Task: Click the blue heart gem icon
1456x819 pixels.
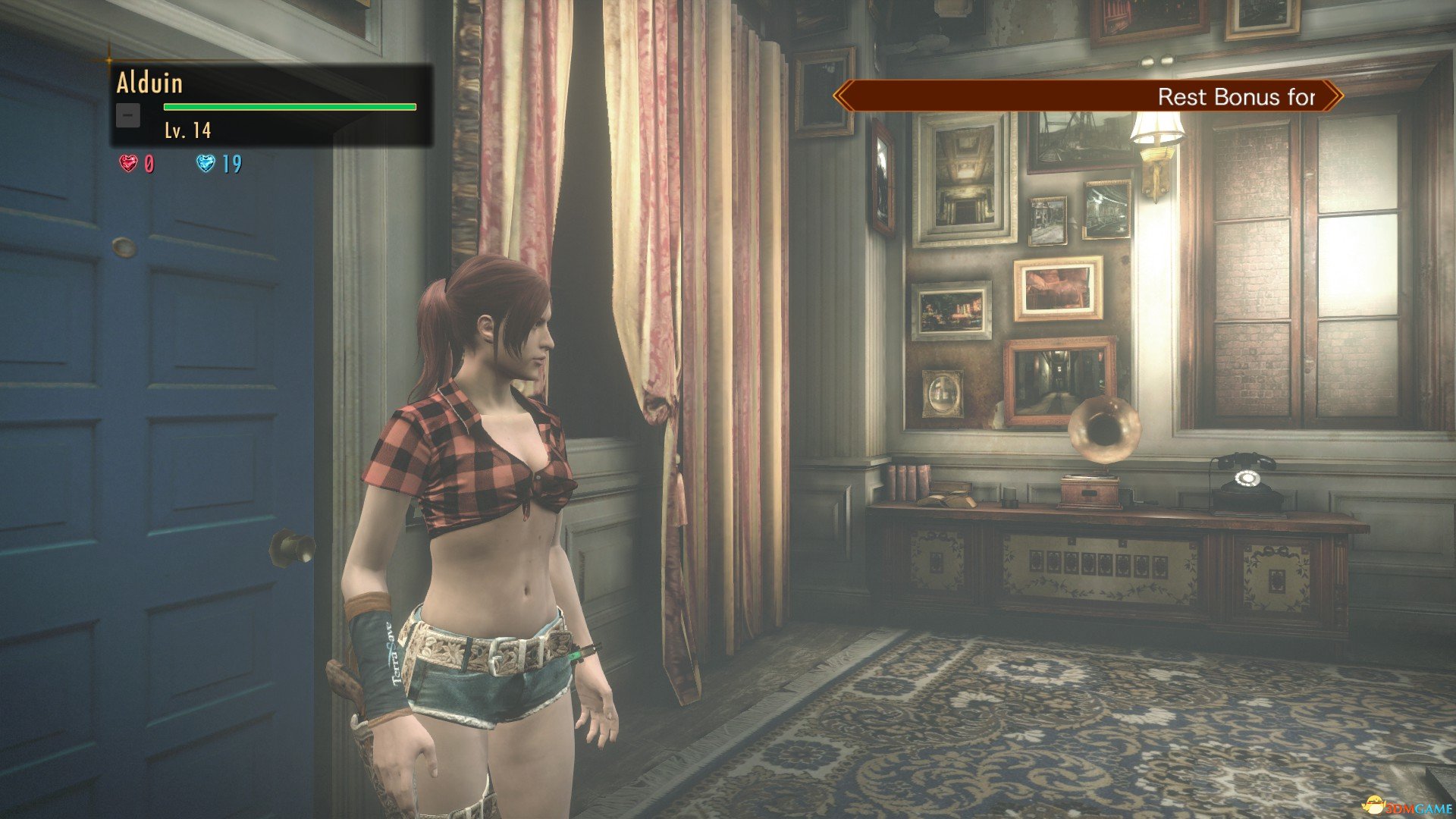Action: coord(206,163)
